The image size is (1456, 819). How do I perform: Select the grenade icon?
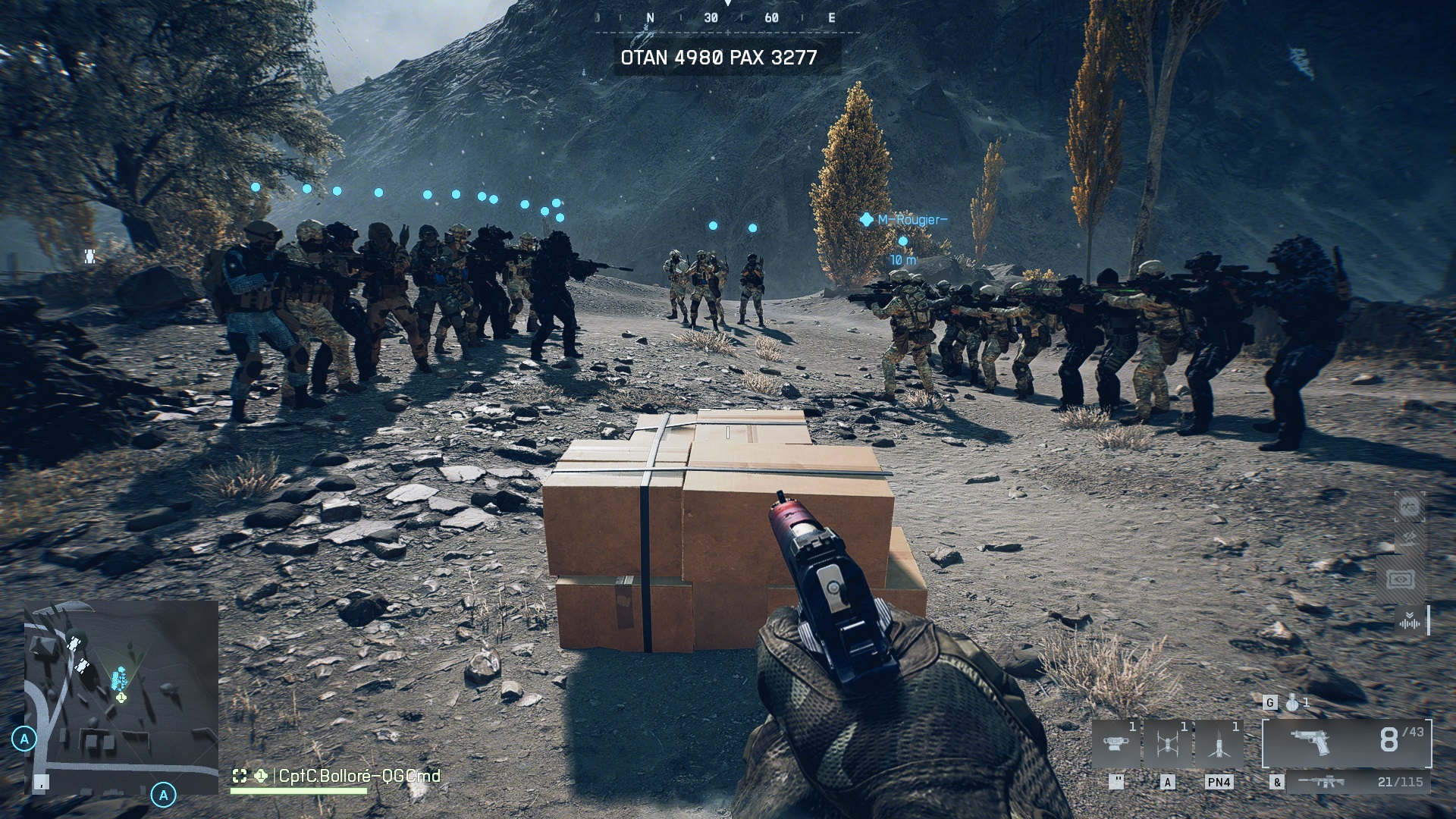click(1292, 703)
